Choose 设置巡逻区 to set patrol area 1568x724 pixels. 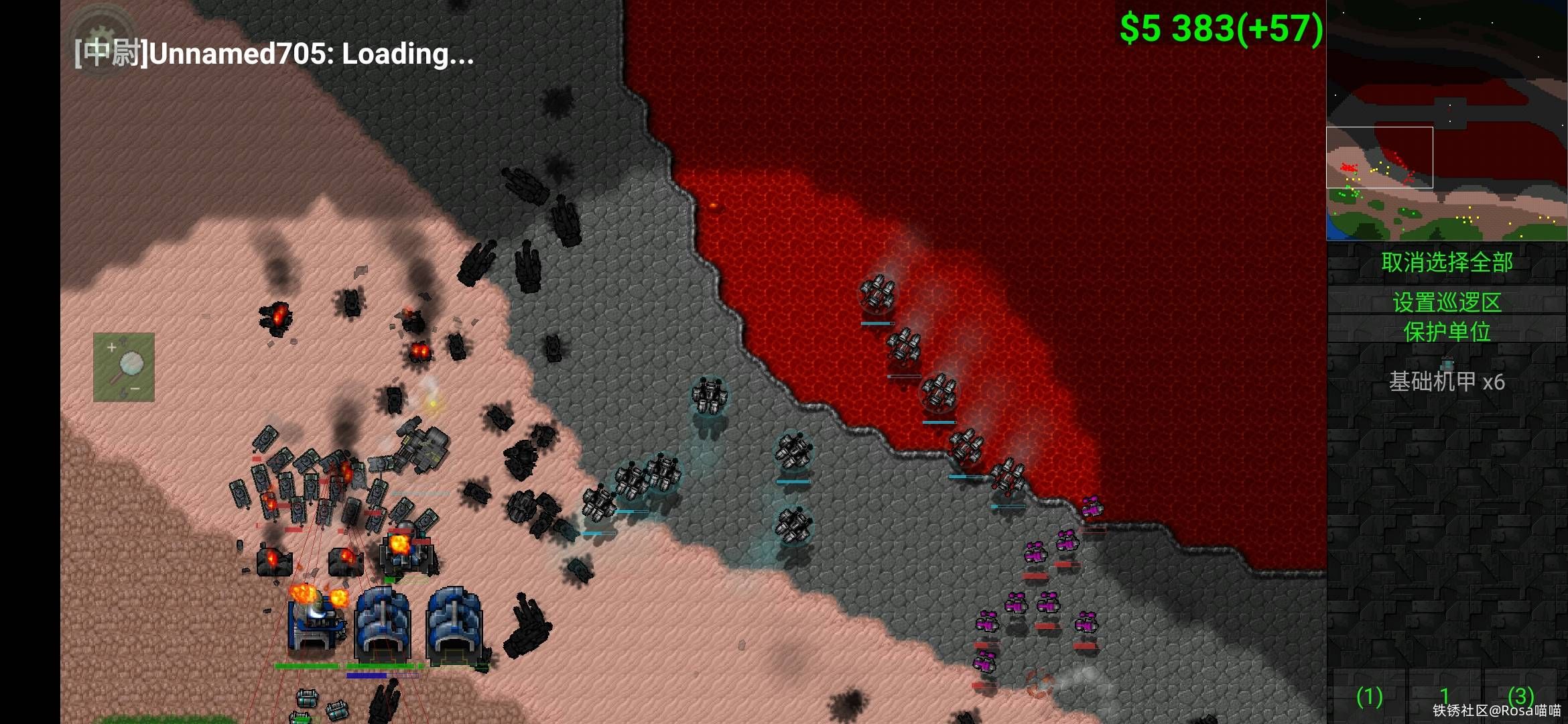click(1447, 302)
